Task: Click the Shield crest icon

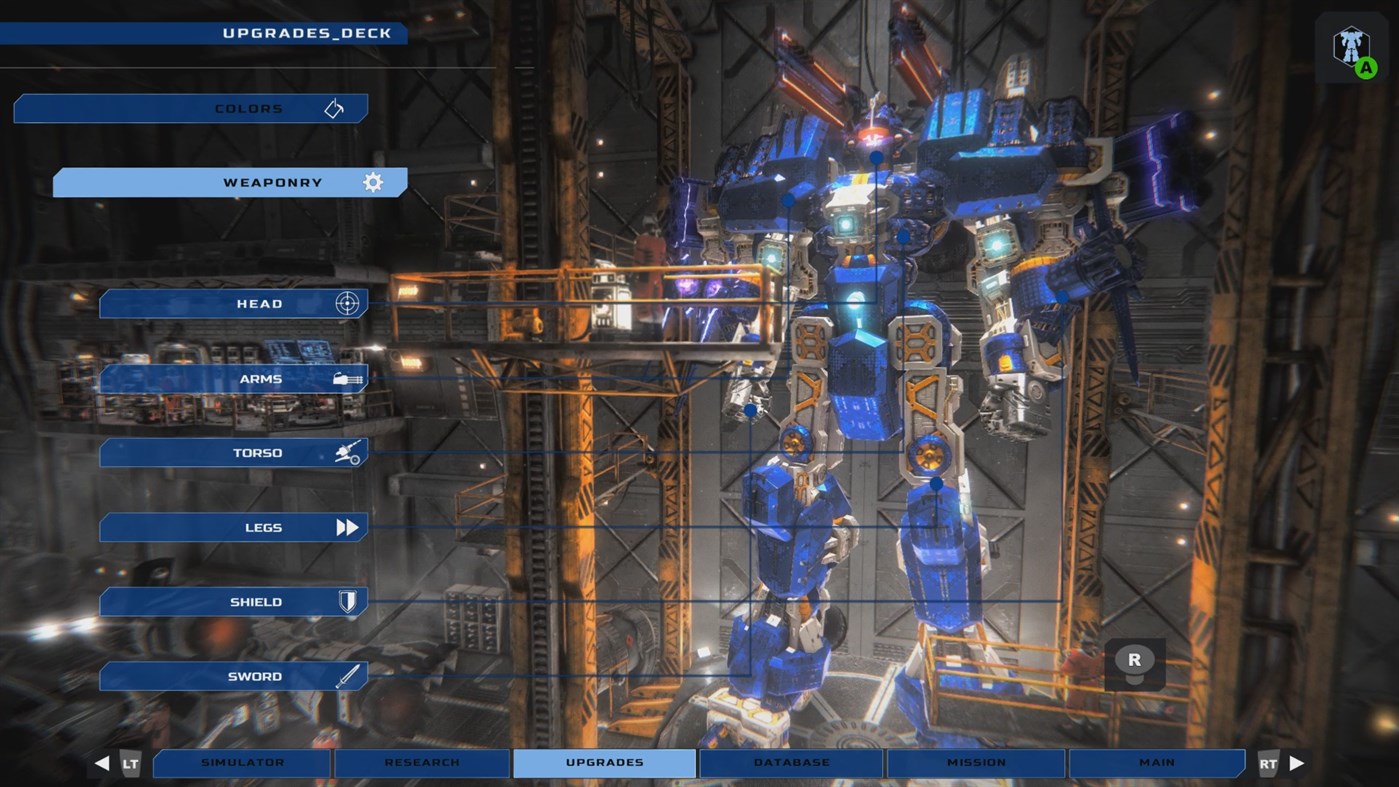Action: coord(347,601)
